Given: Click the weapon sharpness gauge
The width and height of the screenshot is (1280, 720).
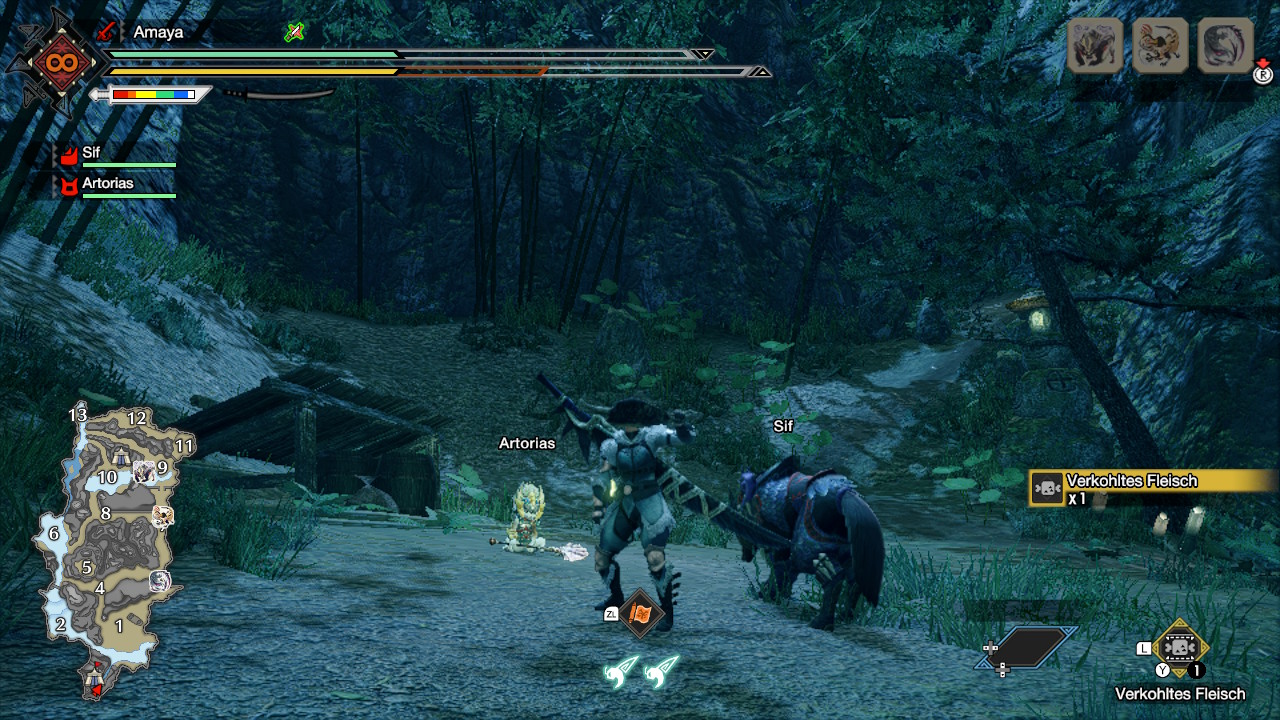Looking at the screenshot, I should 153,95.
